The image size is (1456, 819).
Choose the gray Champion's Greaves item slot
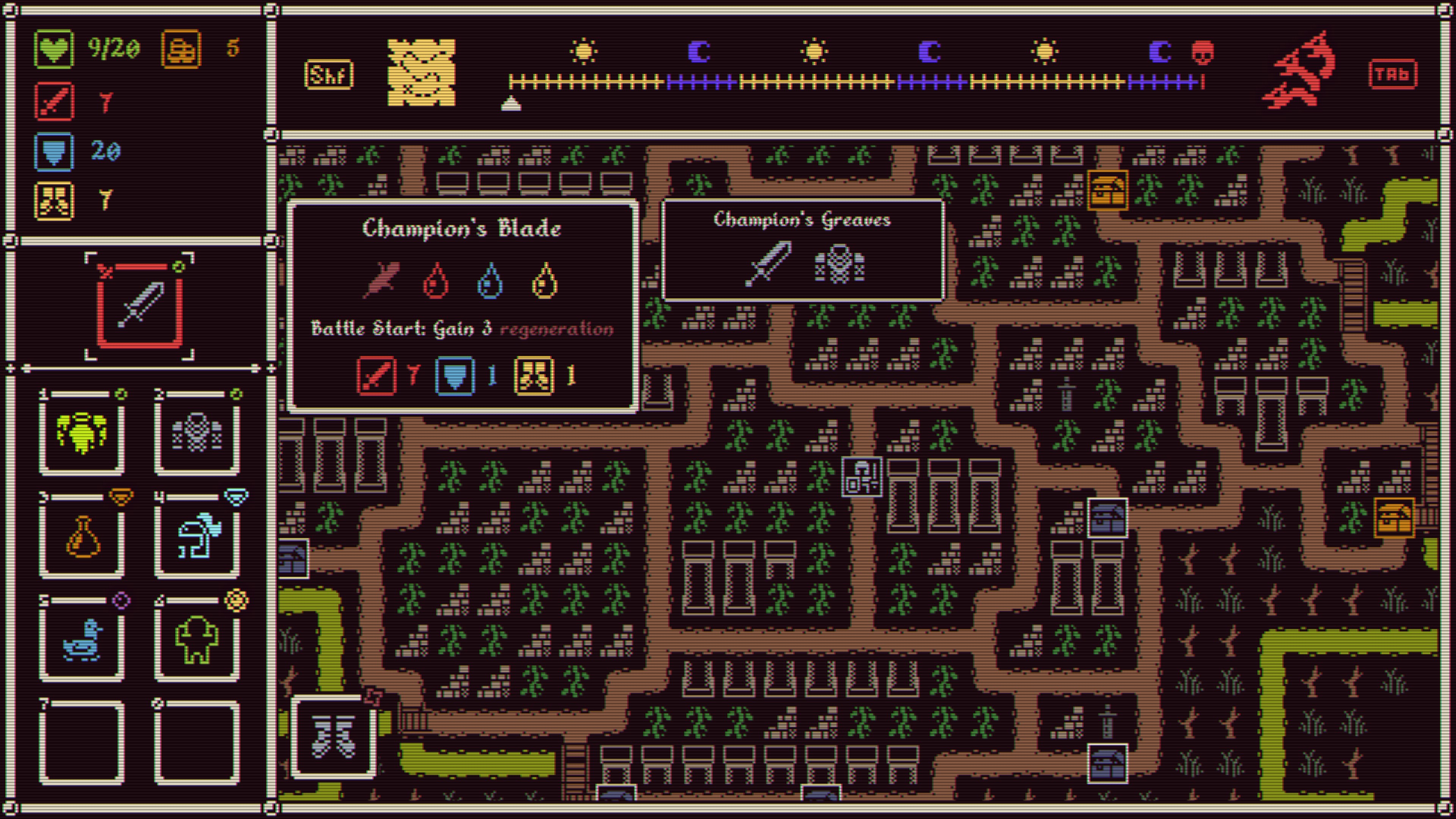(197, 433)
